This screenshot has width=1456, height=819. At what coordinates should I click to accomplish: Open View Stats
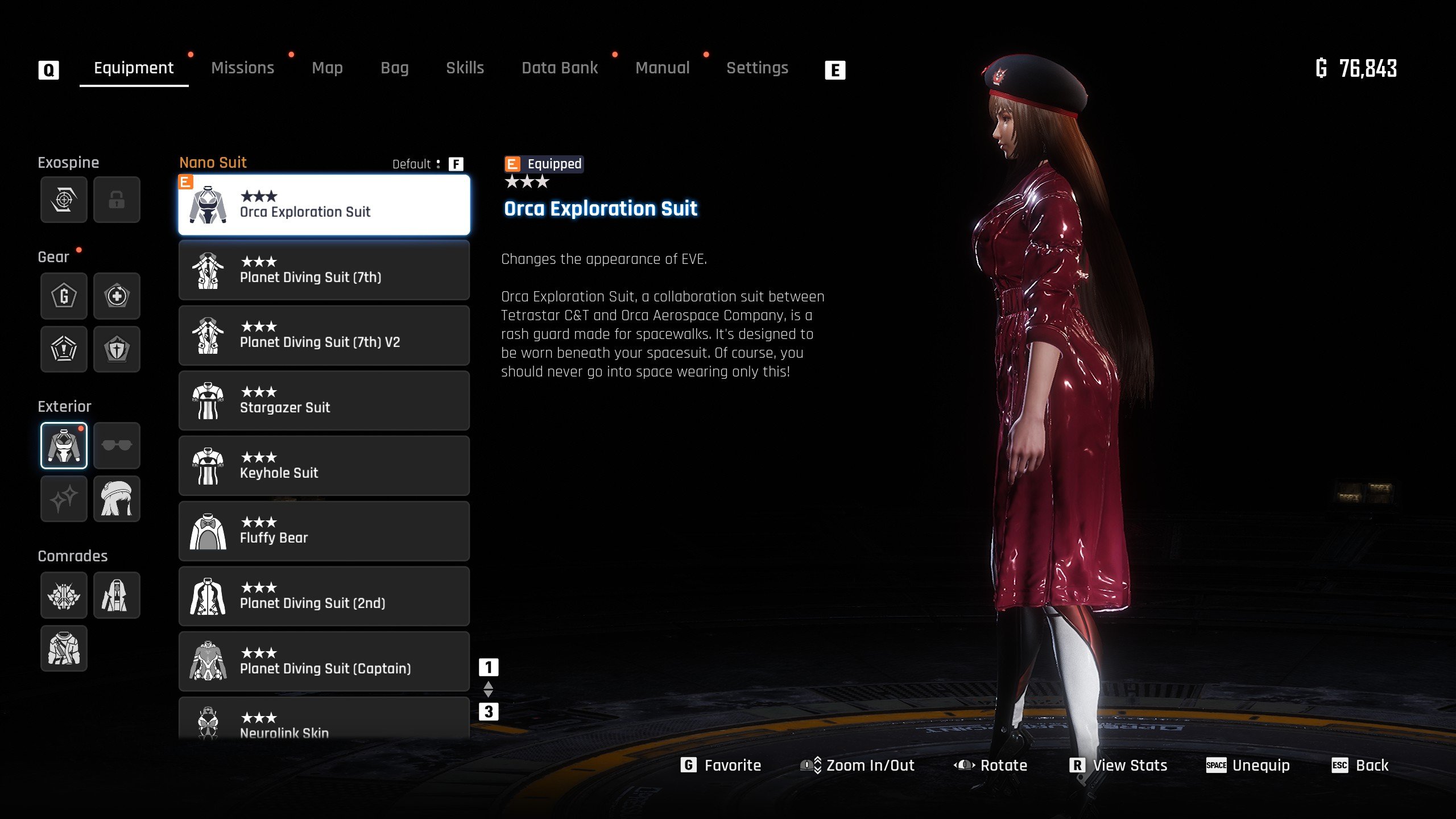pyautogui.click(x=1119, y=766)
